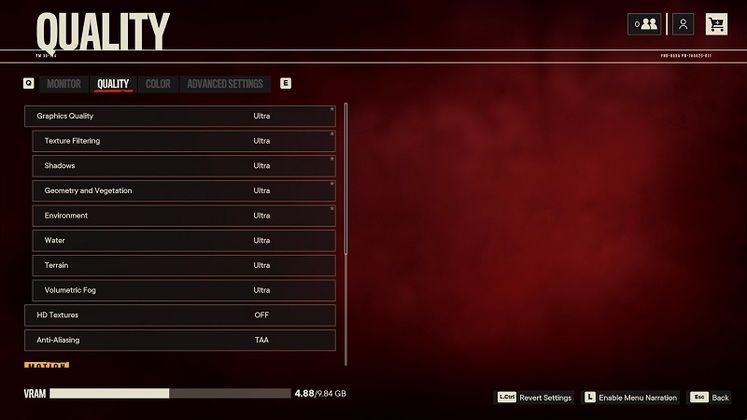Go Back to the previous menu
Screen dimensions: 747x420
coord(712,398)
